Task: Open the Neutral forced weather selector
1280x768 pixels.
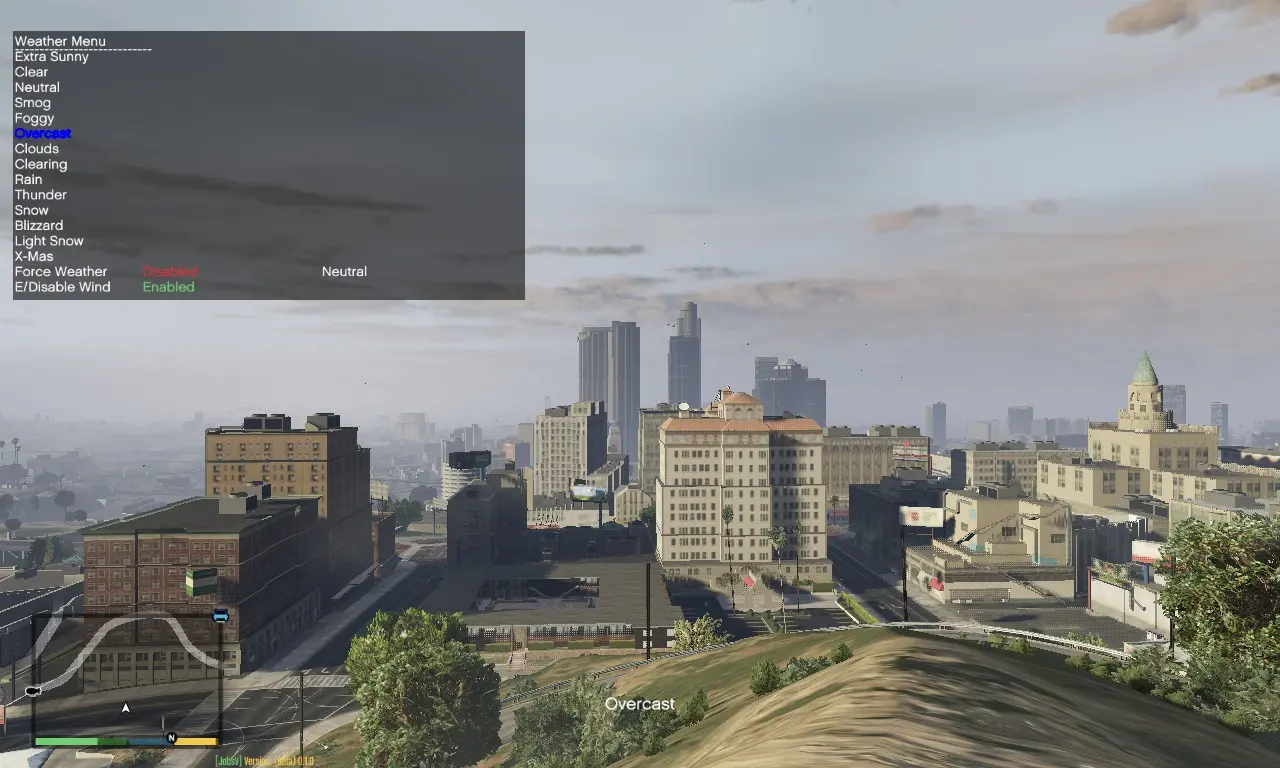Action: [344, 271]
